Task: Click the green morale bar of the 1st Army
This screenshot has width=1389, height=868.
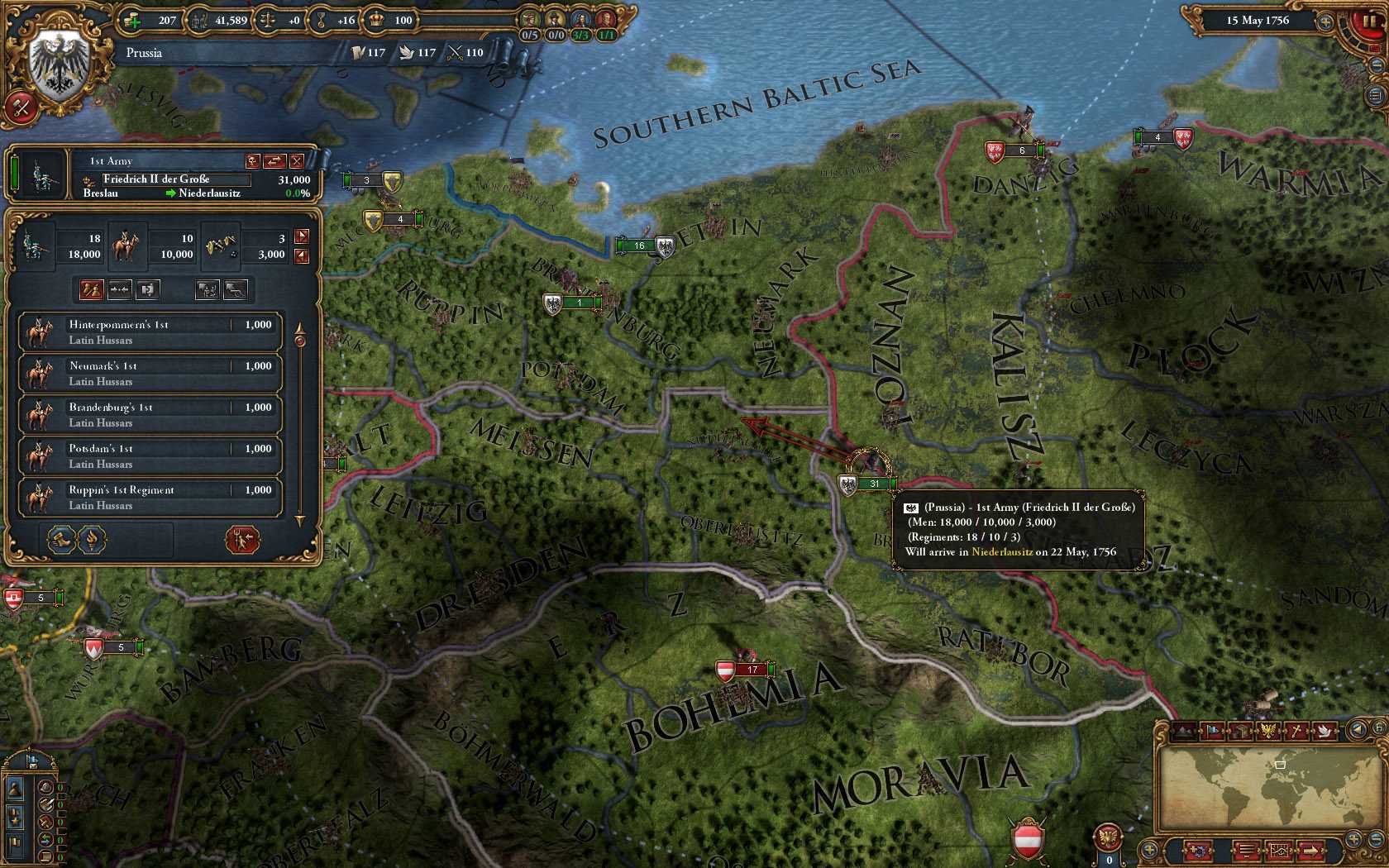Action: 15,174
